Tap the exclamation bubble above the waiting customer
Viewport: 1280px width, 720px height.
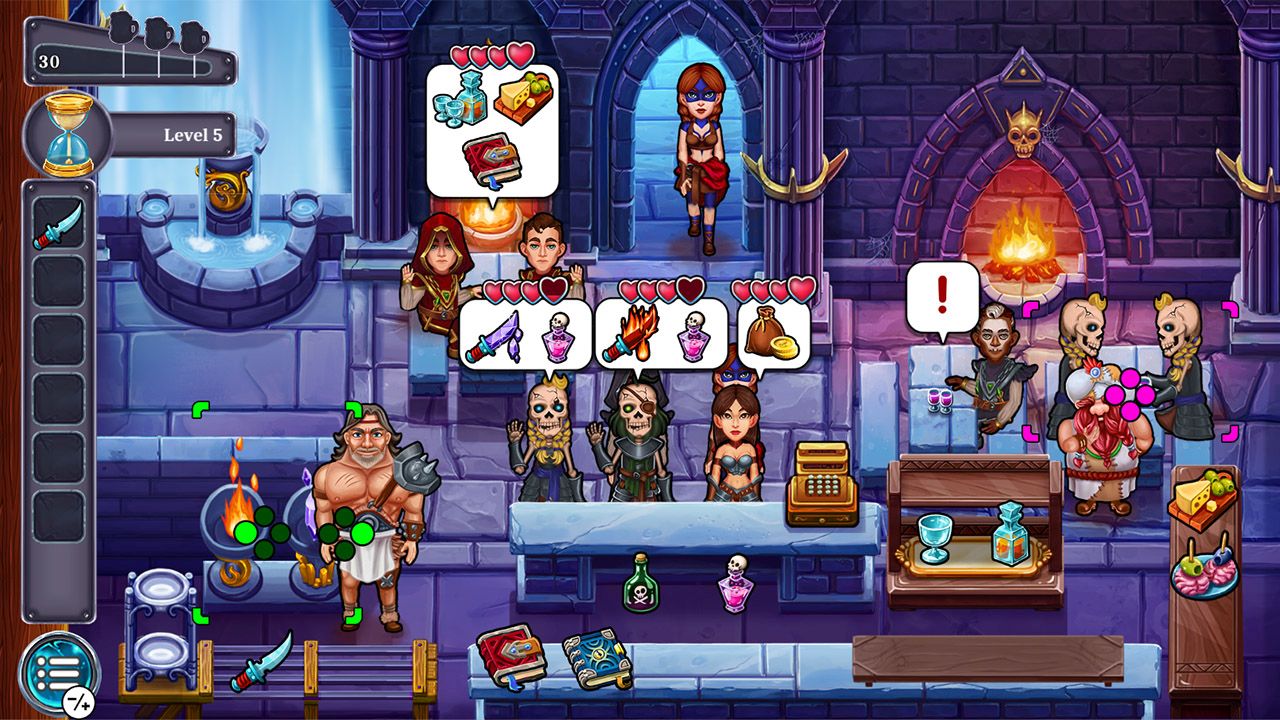pos(944,288)
